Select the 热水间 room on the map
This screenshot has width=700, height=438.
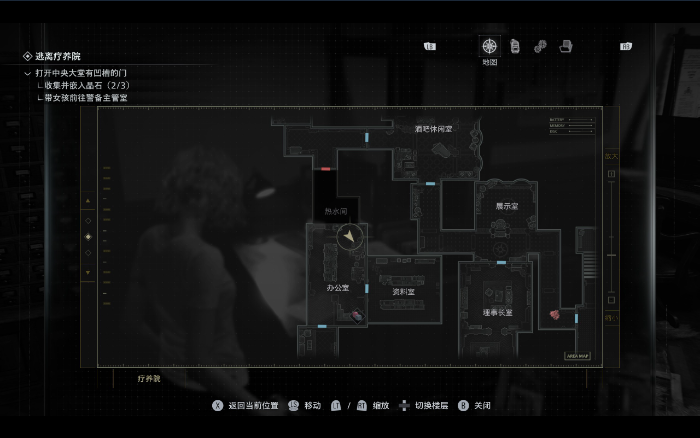point(336,212)
